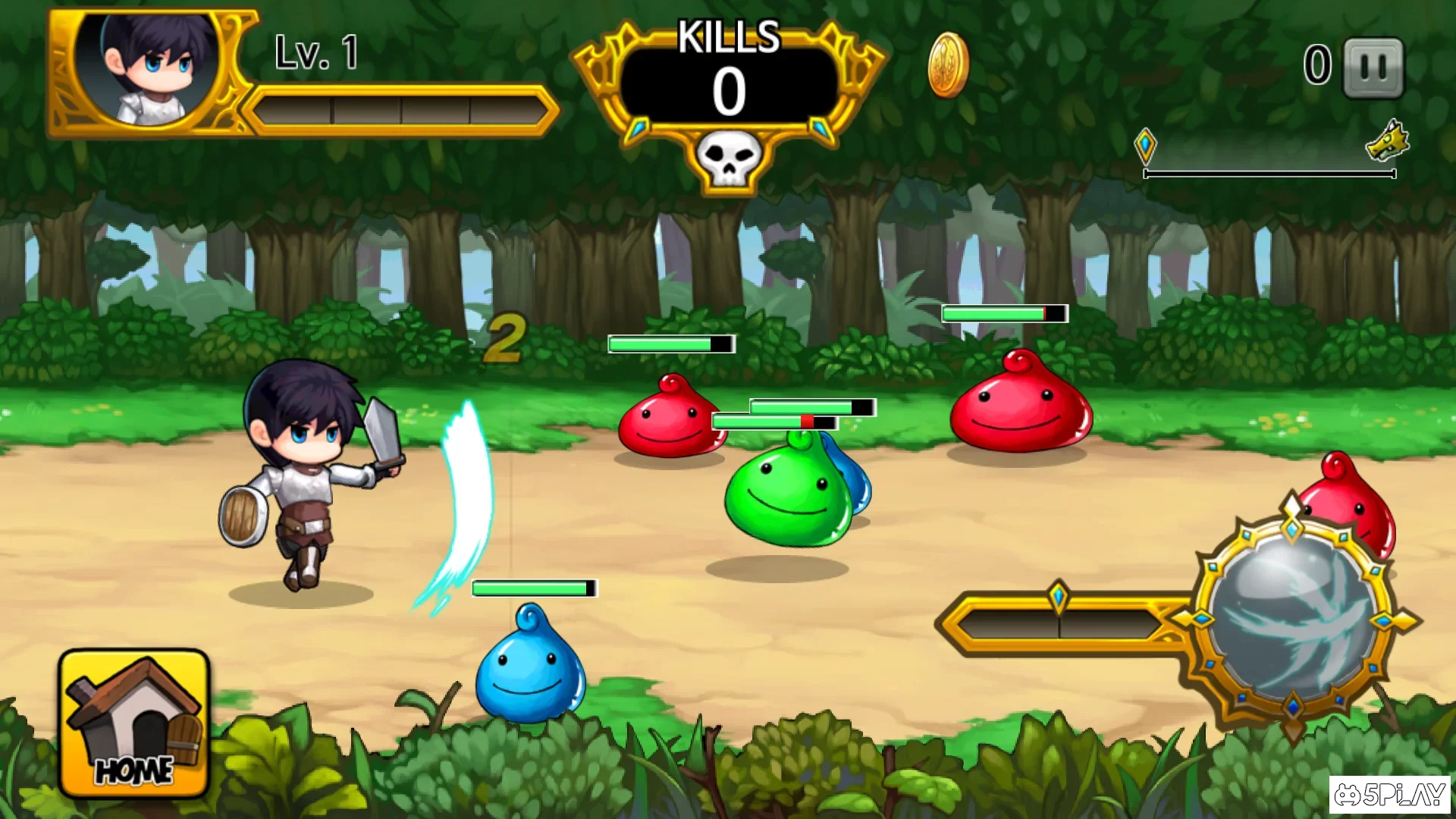Tap the hero portrait frame
The height and width of the screenshot is (819, 1456).
tap(151, 72)
